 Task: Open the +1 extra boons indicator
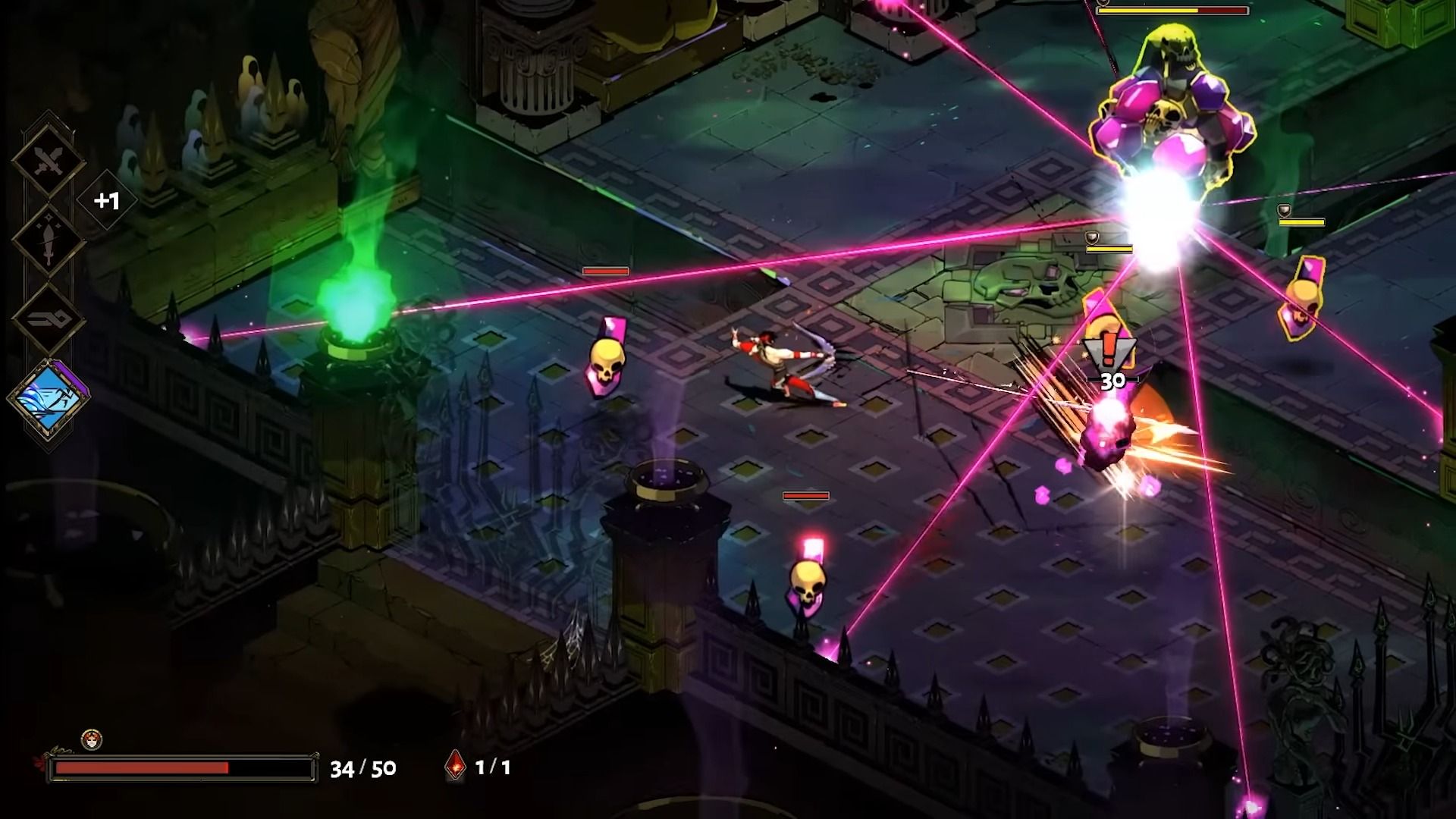pyautogui.click(x=107, y=201)
